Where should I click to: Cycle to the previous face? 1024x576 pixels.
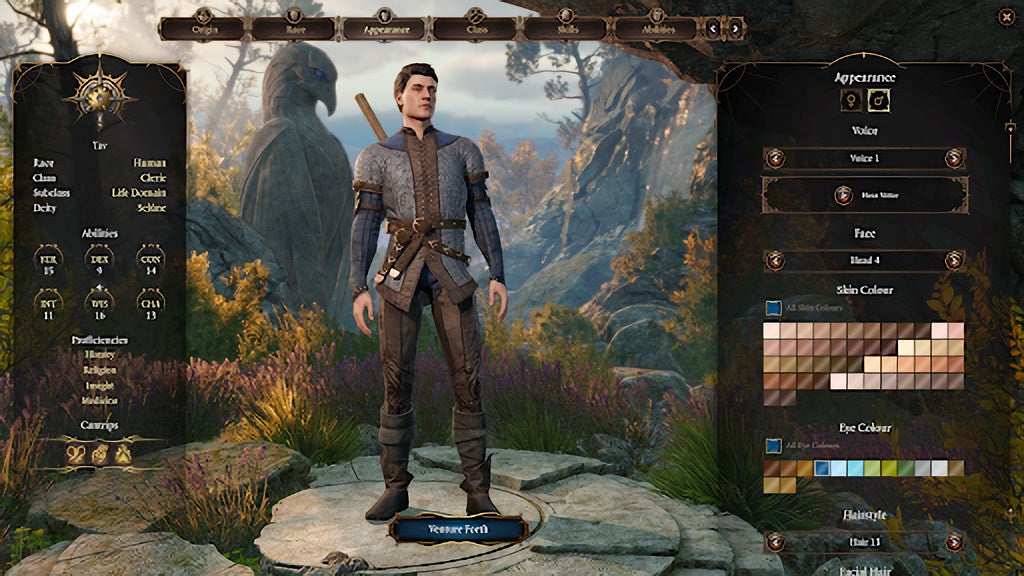775,260
